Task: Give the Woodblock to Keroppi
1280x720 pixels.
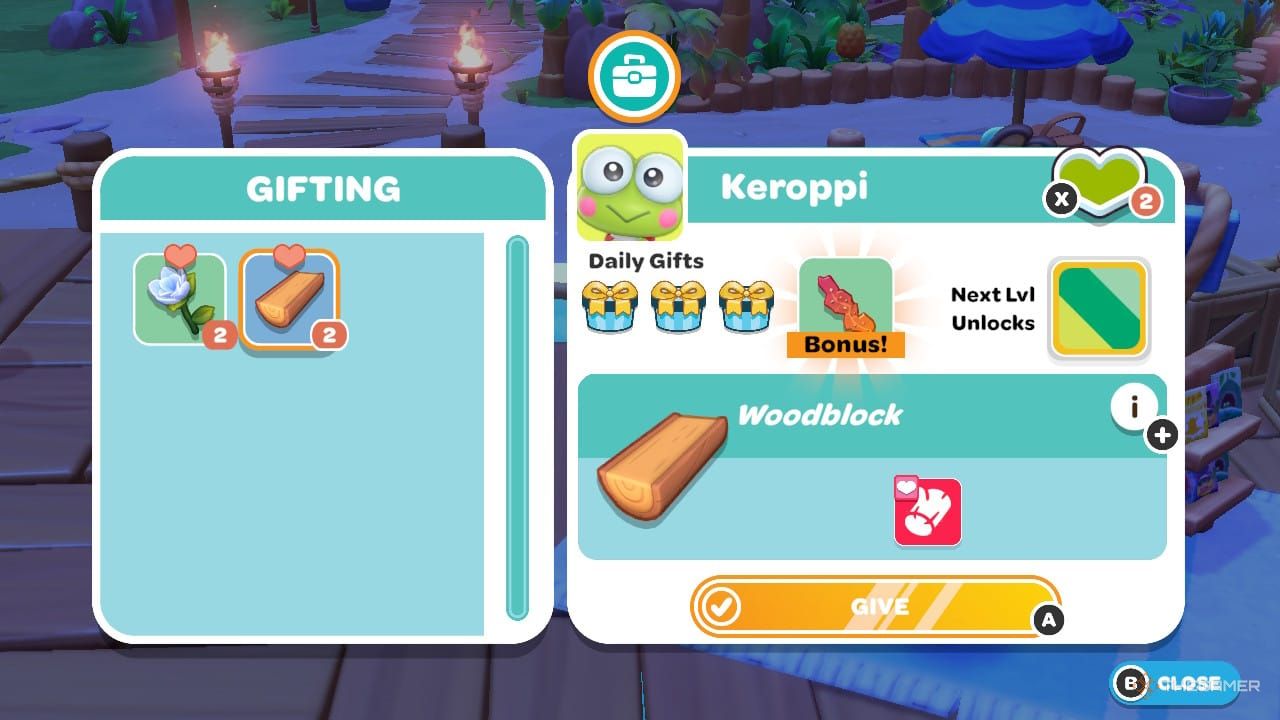Action: tap(874, 606)
